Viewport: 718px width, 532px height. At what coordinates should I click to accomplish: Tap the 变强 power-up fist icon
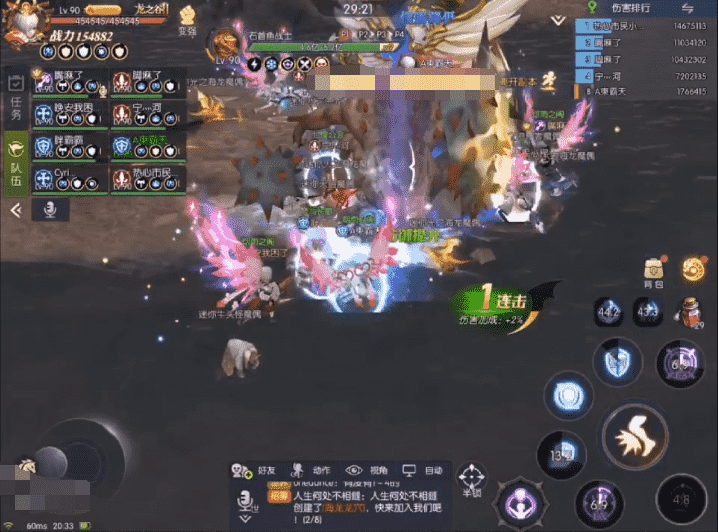[x=187, y=21]
